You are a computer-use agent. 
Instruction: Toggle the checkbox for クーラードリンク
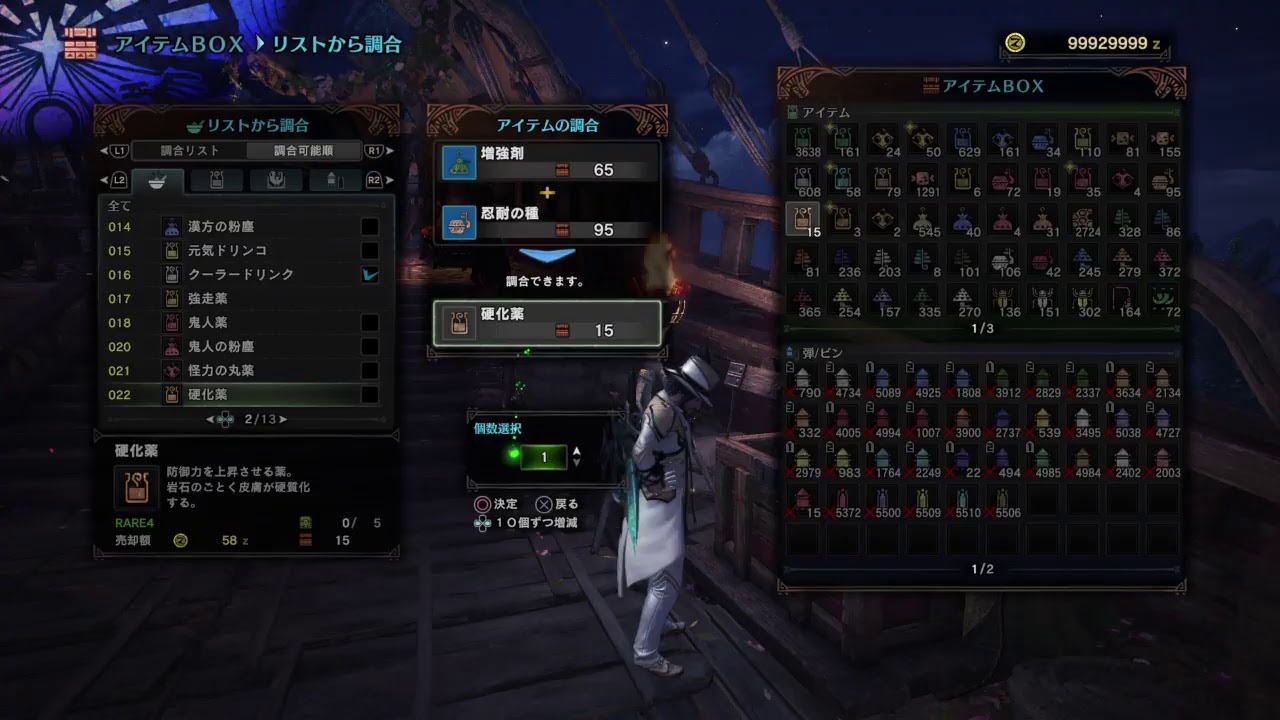tap(370, 274)
